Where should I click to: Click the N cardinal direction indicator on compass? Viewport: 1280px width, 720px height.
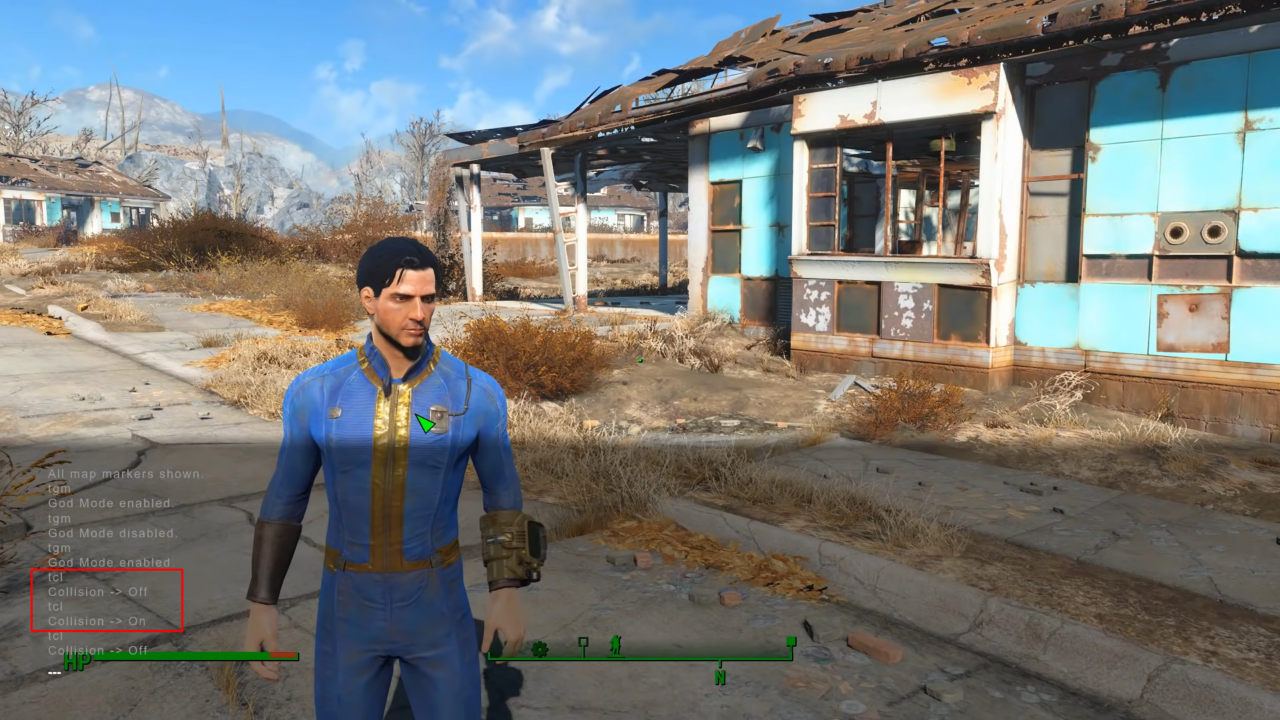(x=720, y=675)
